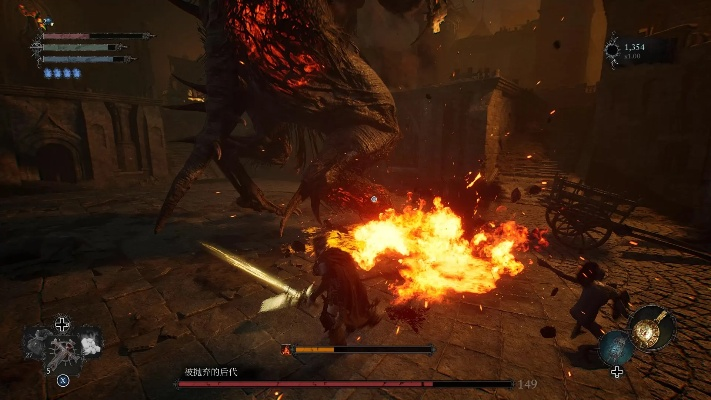This screenshot has height=400, width=711.
Task: Choose the dark pouch item slot
Action: [38, 342]
